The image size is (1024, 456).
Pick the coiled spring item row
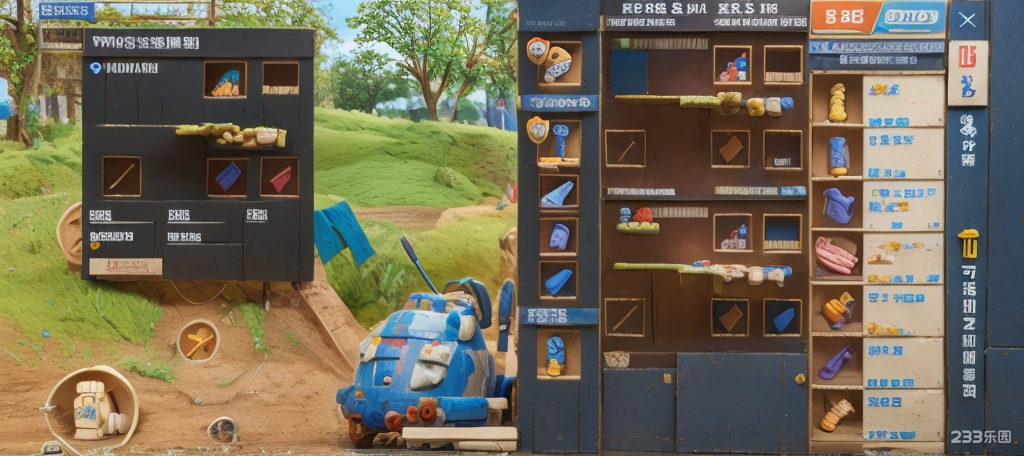tap(876, 414)
